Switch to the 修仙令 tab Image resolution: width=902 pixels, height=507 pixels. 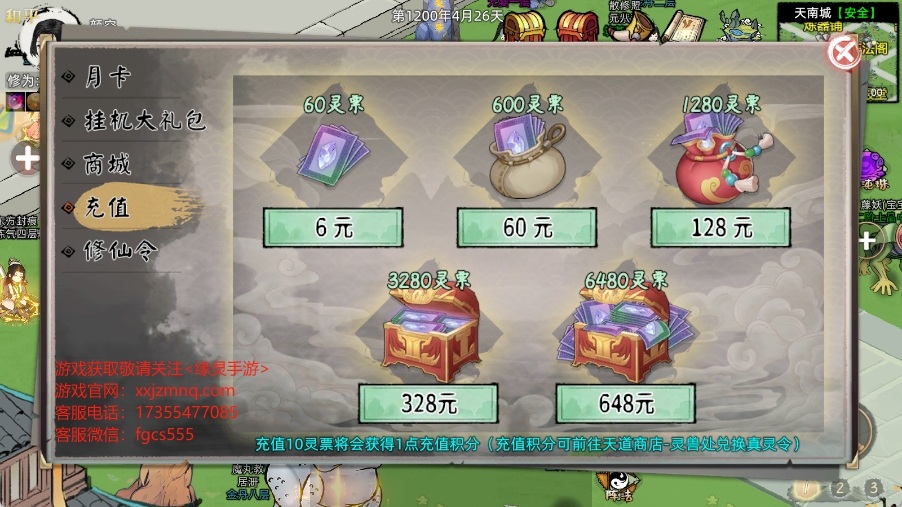(120, 250)
